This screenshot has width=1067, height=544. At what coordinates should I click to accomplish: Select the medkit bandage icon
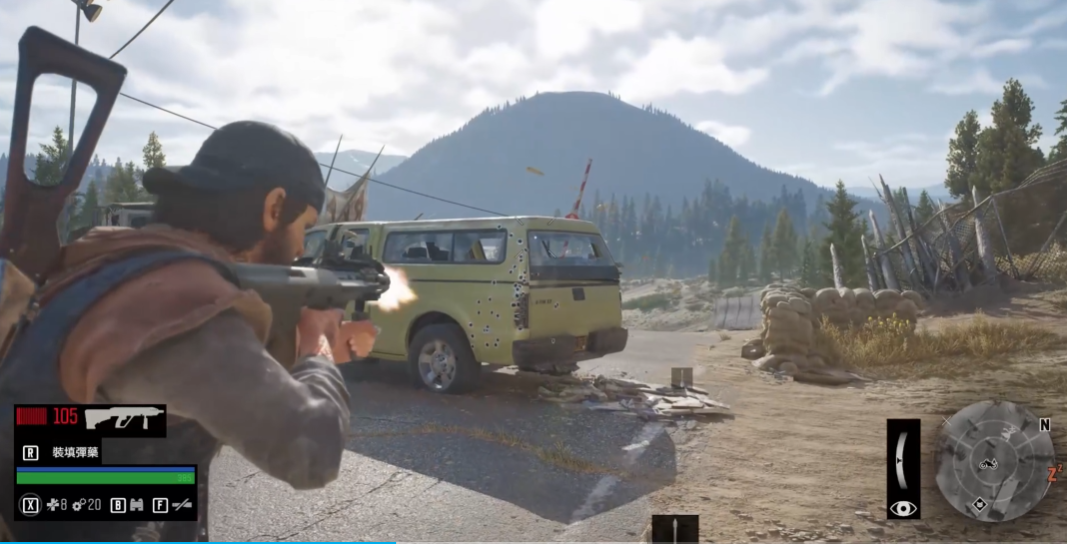[52, 505]
